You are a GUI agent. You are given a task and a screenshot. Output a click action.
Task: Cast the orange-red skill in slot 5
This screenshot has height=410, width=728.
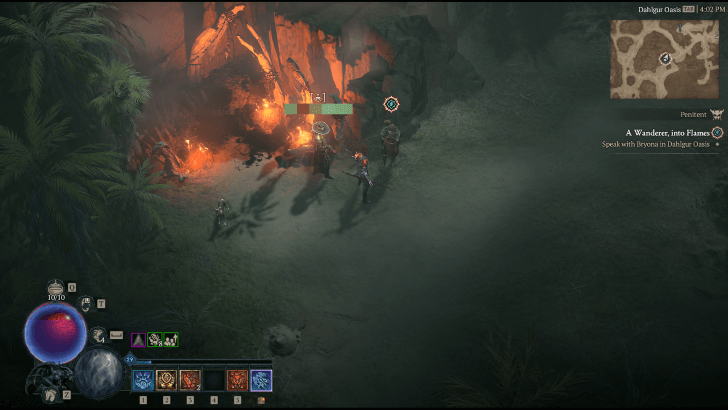click(x=237, y=380)
